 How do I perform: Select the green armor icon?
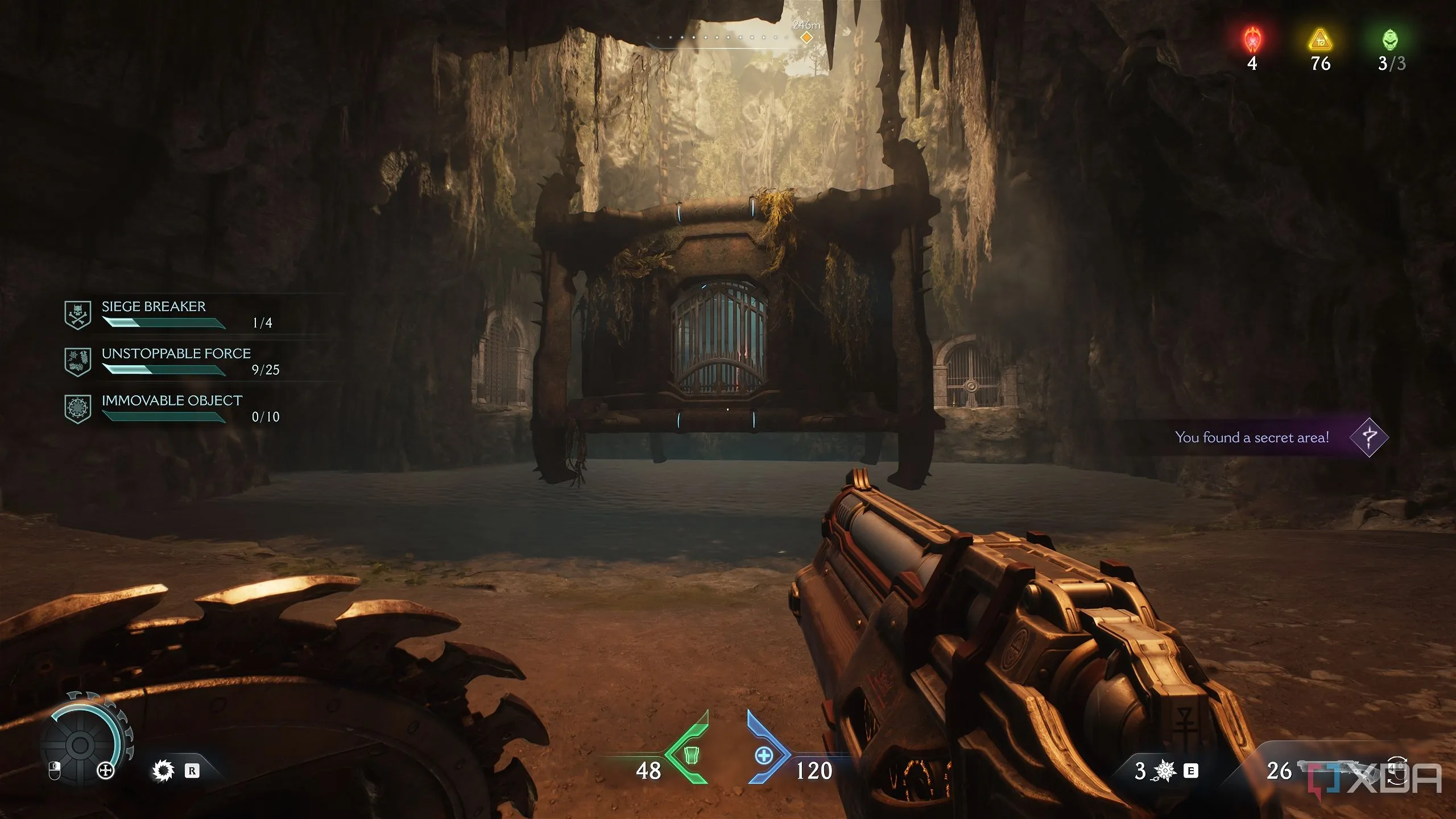click(690, 755)
